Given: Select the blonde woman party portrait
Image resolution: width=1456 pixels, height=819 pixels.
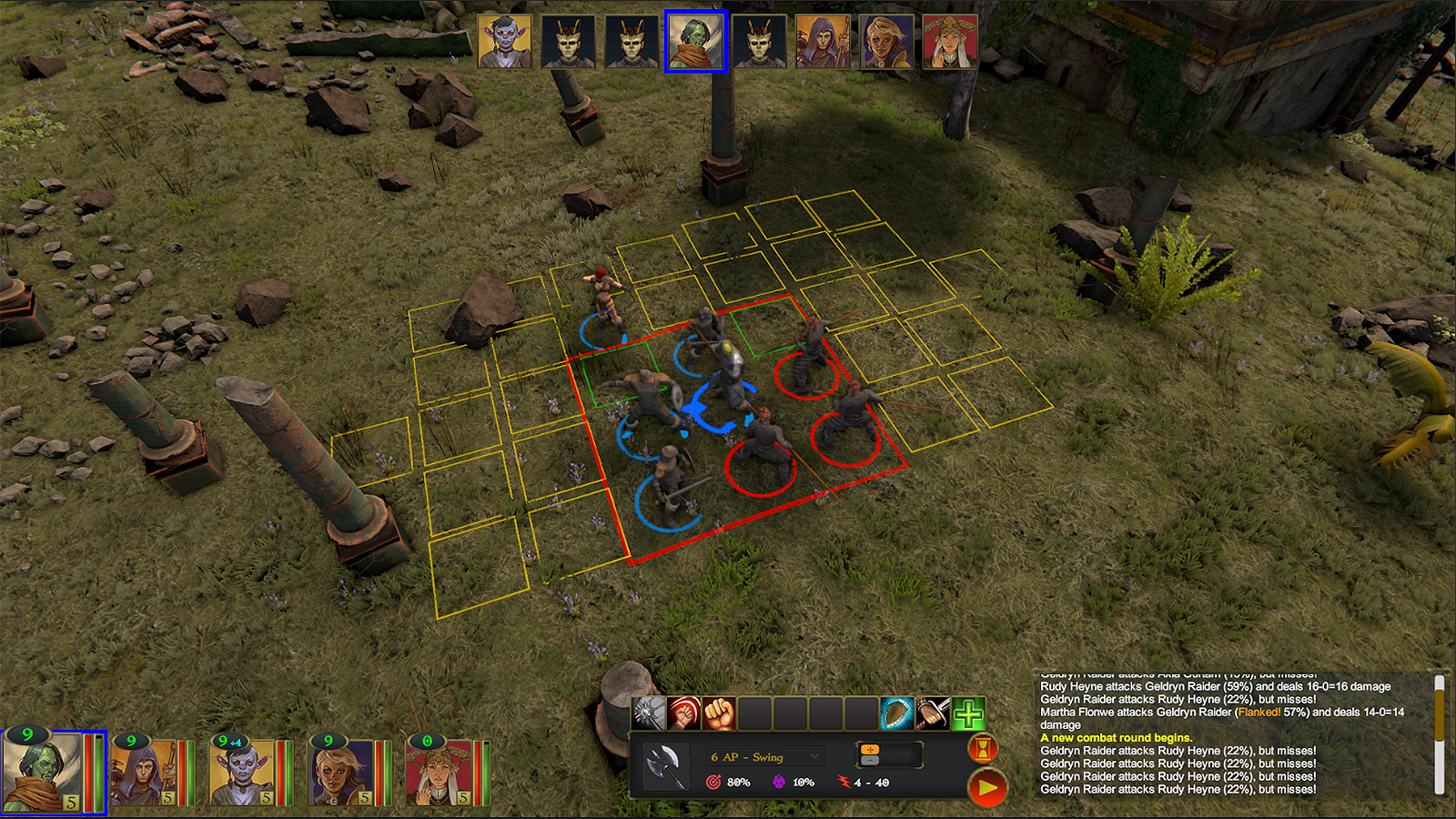Looking at the screenshot, I should [x=340, y=773].
